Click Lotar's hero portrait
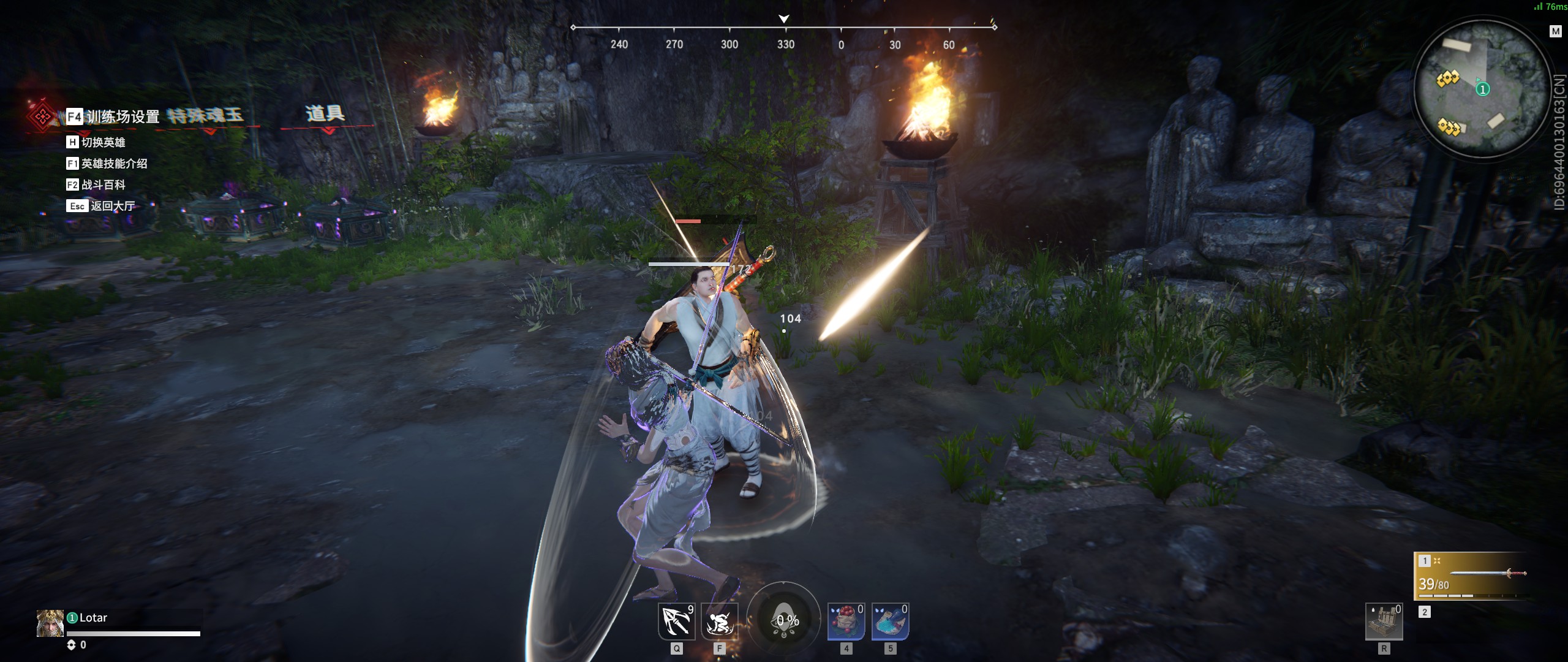Image resolution: width=1568 pixels, height=662 pixels. [x=50, y=623]
